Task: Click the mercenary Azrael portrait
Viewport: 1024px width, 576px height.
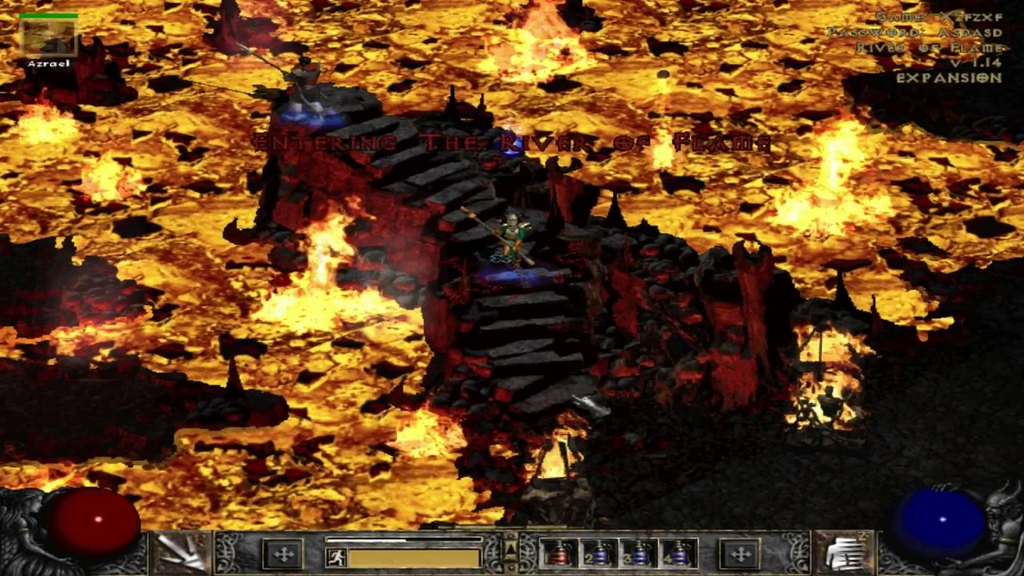Action: (x=49, y=37)
